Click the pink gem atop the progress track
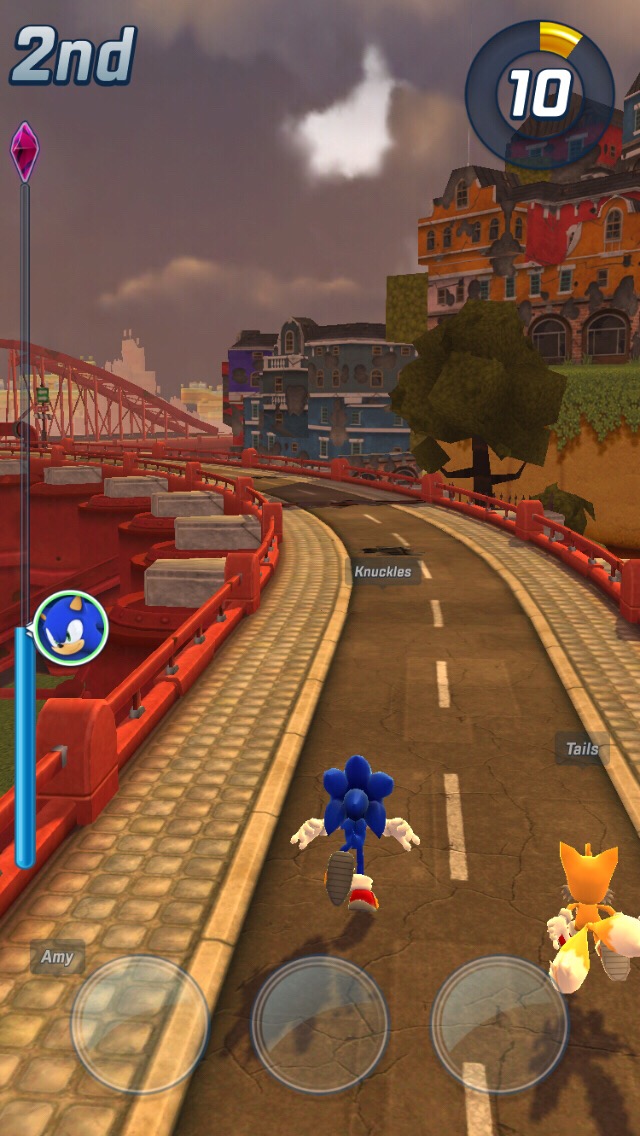640x1136 pixels. (24, 151)
